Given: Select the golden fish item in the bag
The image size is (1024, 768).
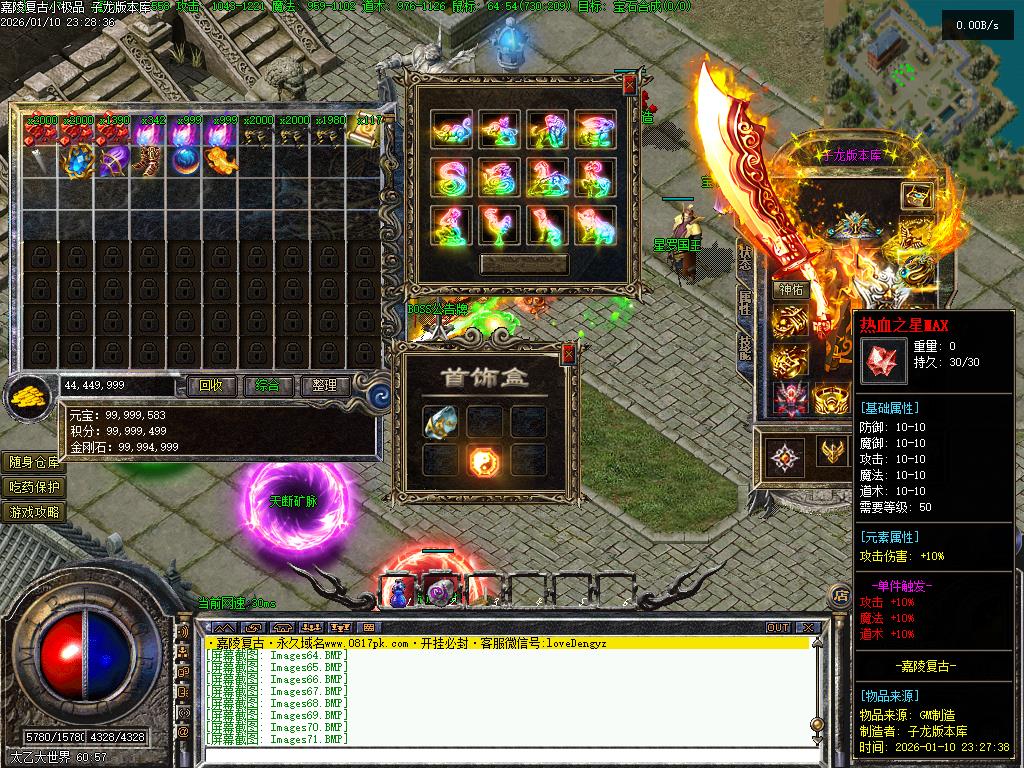Looking at the screenshot, I should pyautogui.click(x=220, y=160).
